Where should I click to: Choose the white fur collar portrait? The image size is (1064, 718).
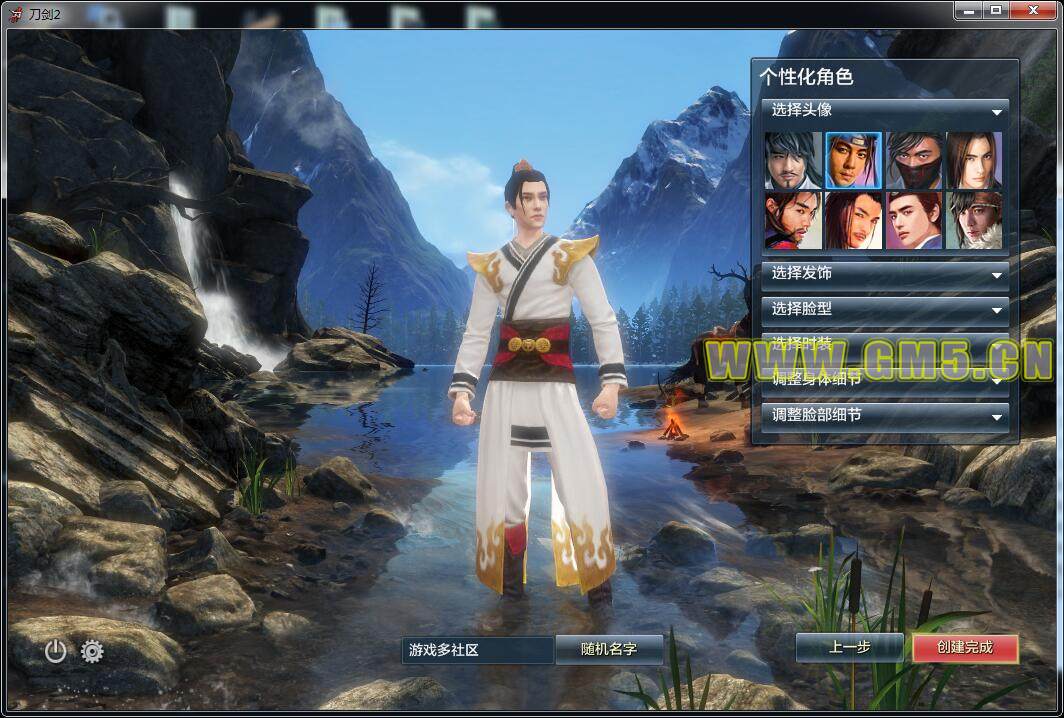pyautogui.click(x=974, y=220)
